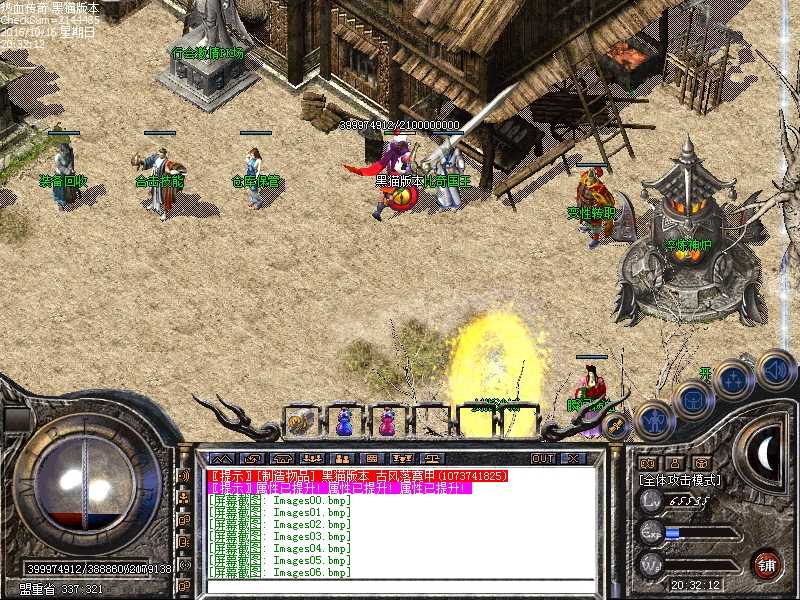Use the red potion in the belt slot
Image resolution: width=800 pixels, height=600 pixels.
386,422
